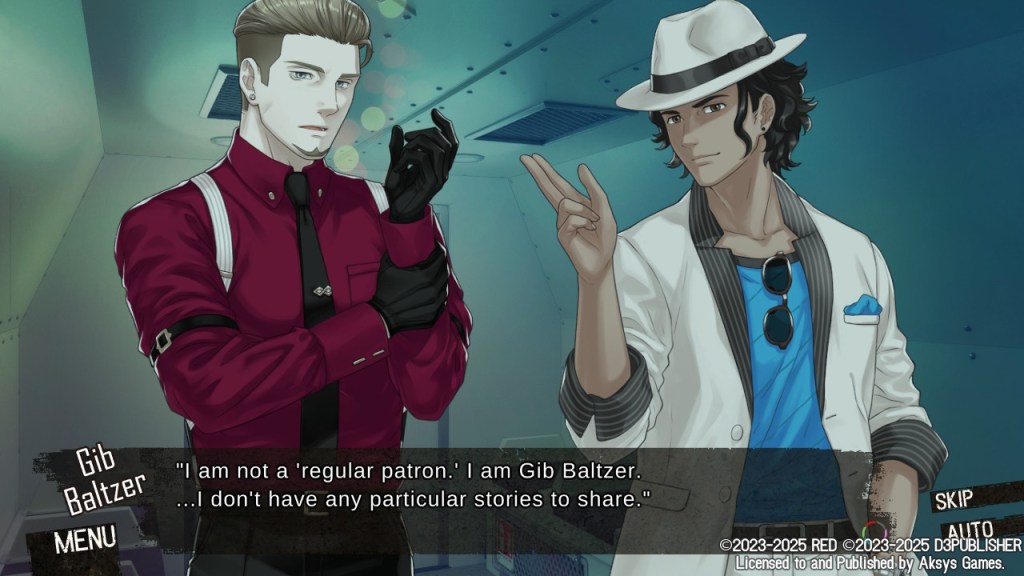
Task: Open the MENU button
Action: pyautogui.click(x=85, y=540)
